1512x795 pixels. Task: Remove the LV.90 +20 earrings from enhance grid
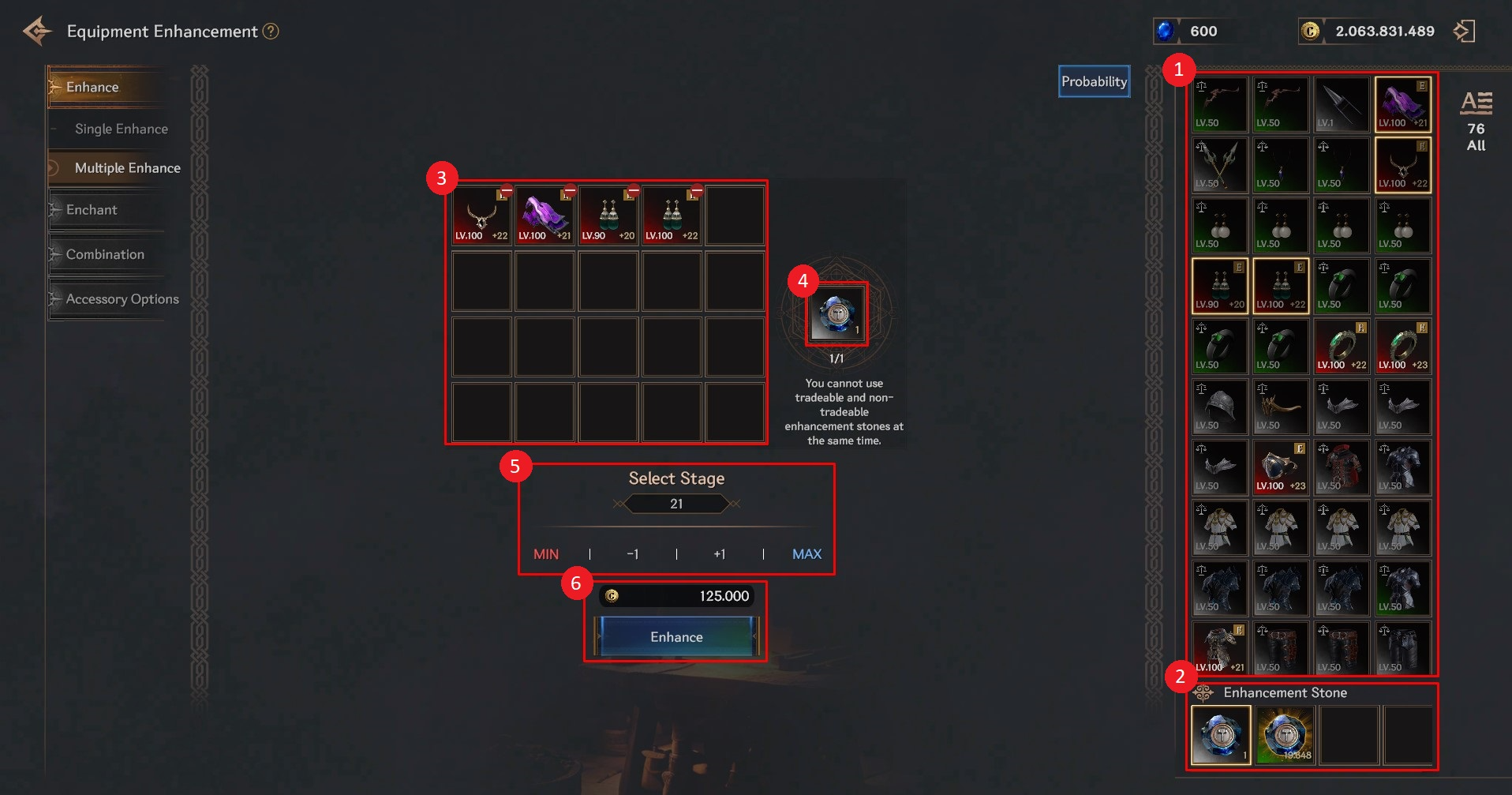click(633, 191)
